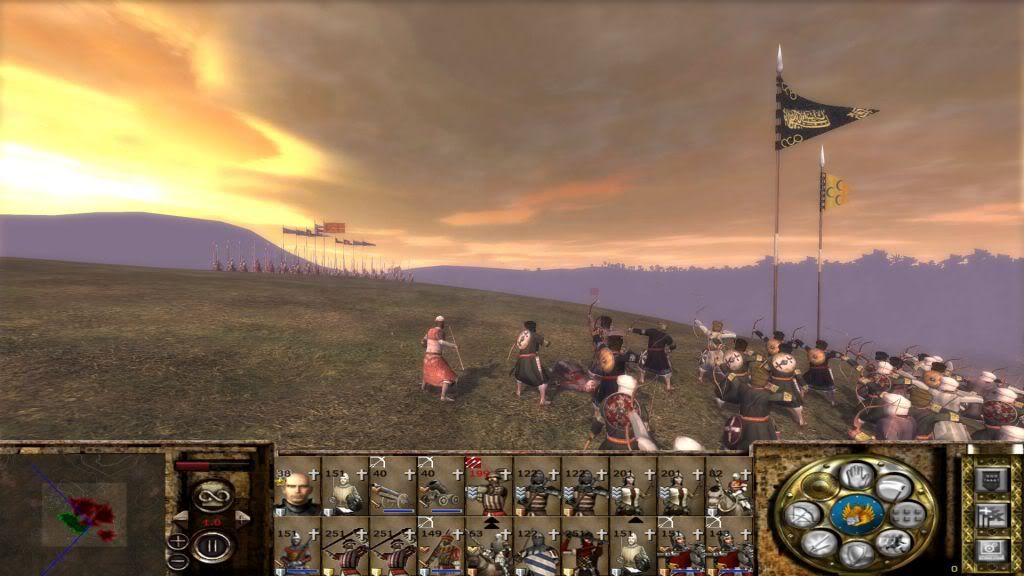The image size is (1024, 576).
Task: Click the camera button on the right panel
Action: coord(990,549)
